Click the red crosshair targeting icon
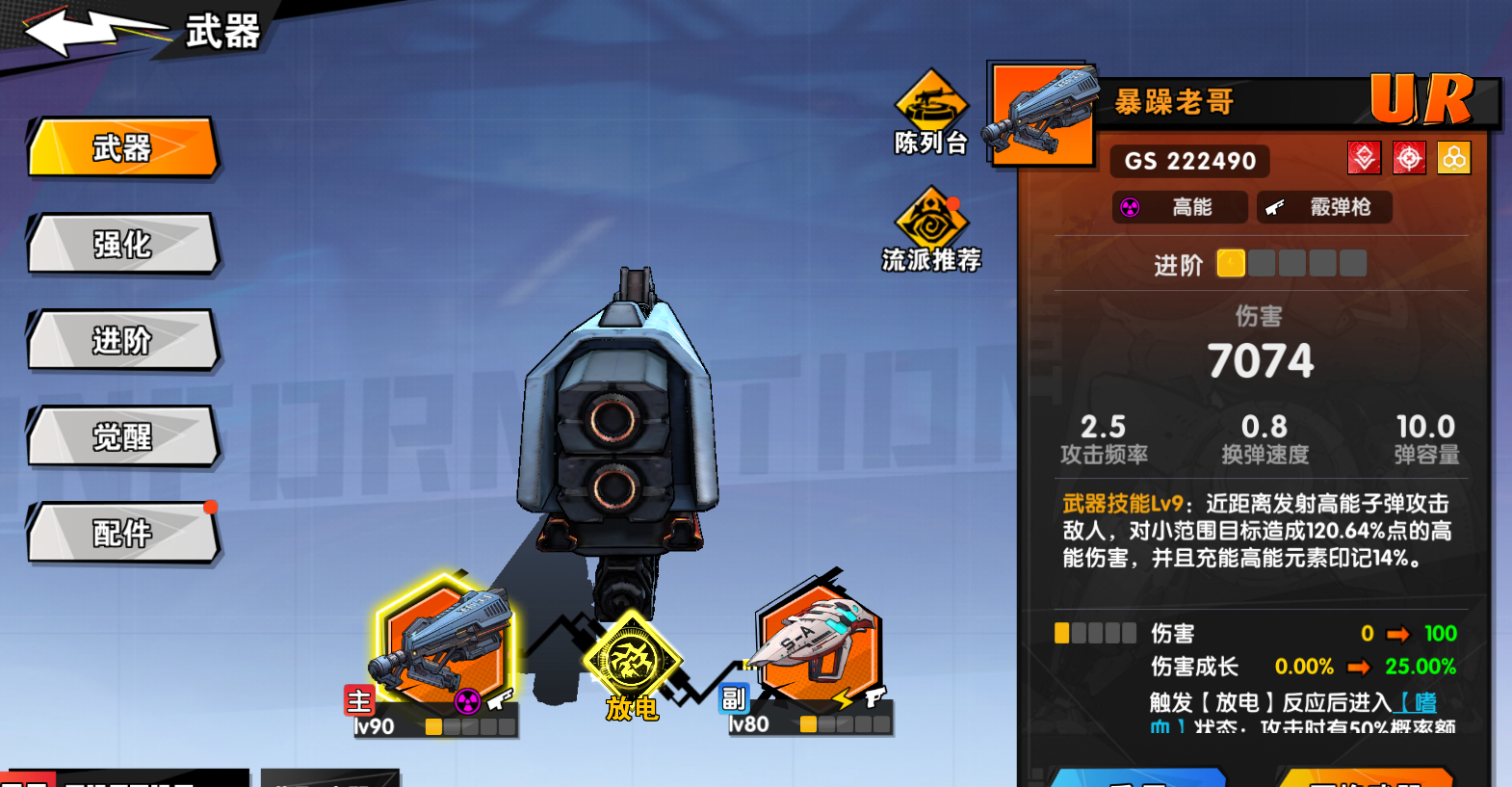This screenshot has width=1512, height=787. click(x=1409, y=158)
